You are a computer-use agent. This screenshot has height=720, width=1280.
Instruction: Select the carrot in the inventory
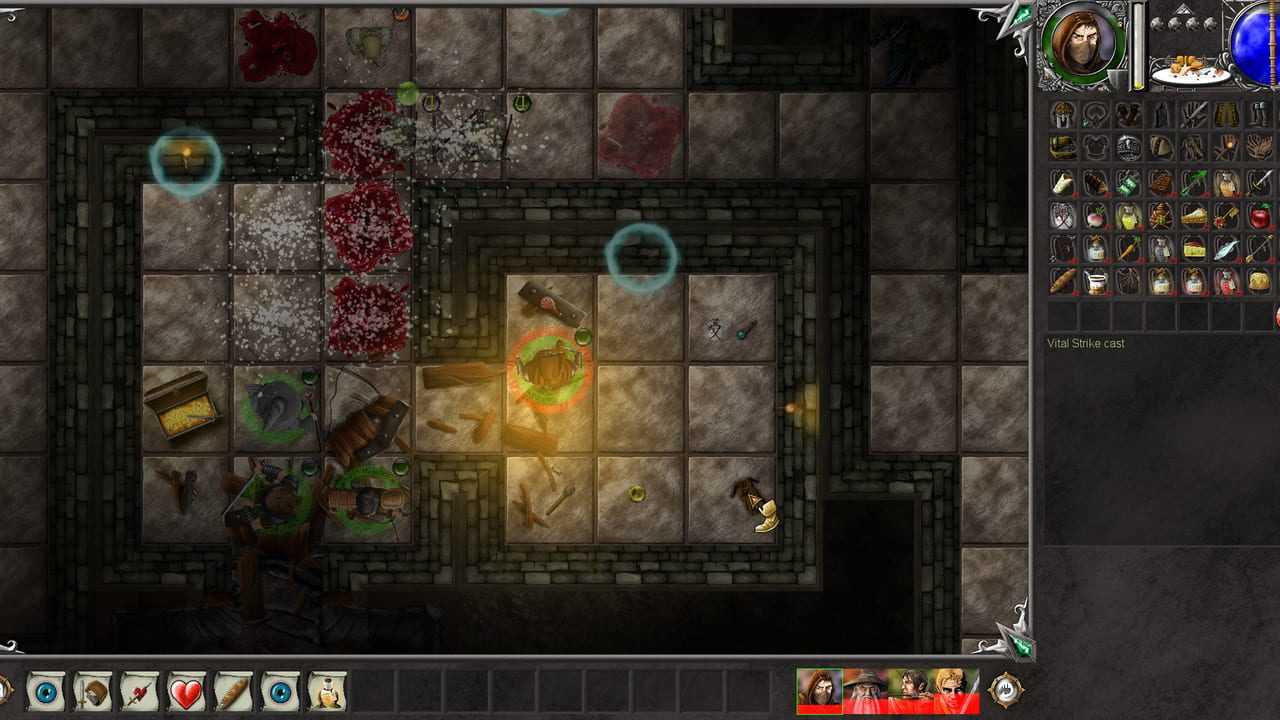pos(1129,249)
